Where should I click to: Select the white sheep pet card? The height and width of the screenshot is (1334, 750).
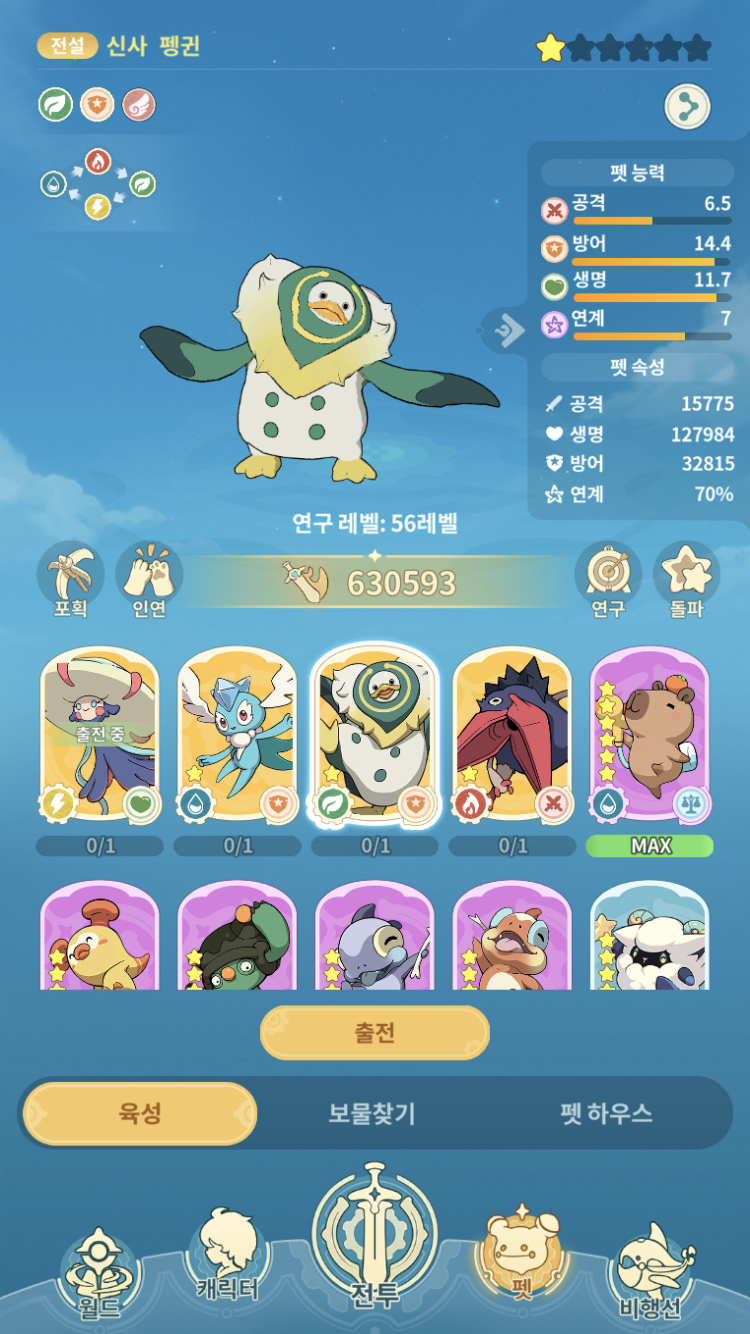click(649, 940)
